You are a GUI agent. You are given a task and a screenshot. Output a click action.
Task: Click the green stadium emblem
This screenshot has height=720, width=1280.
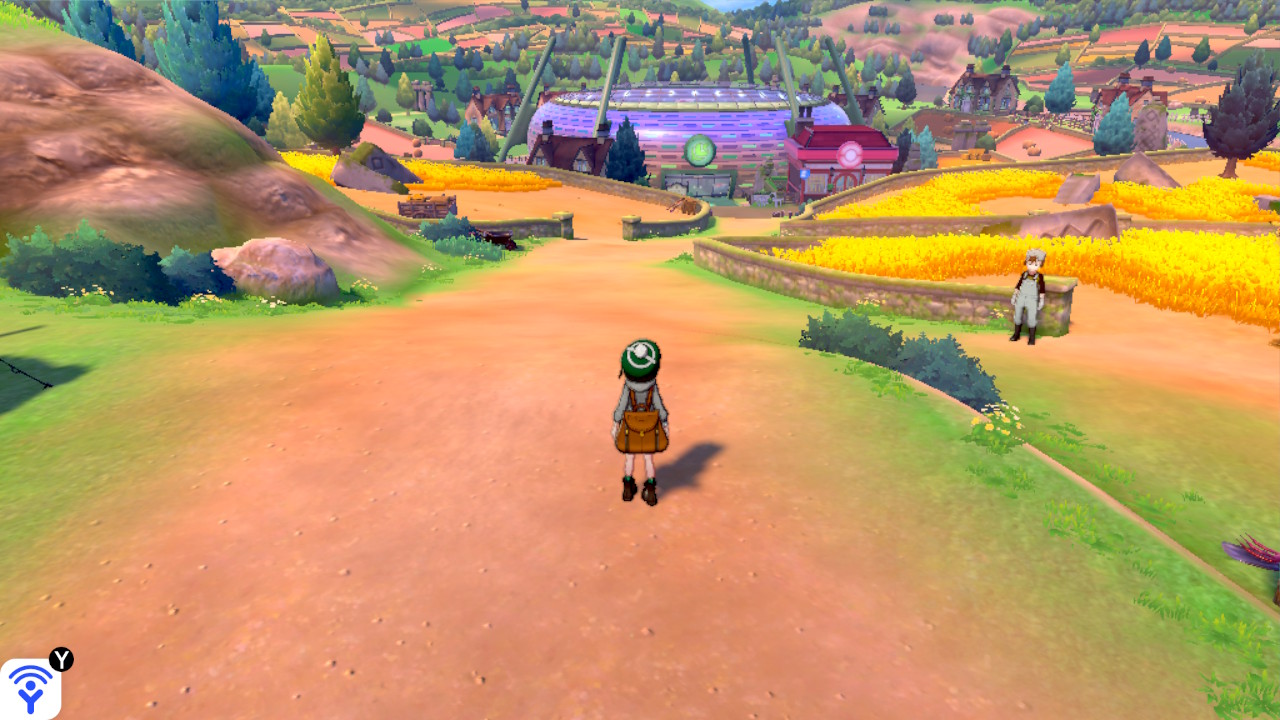point(699,150)
